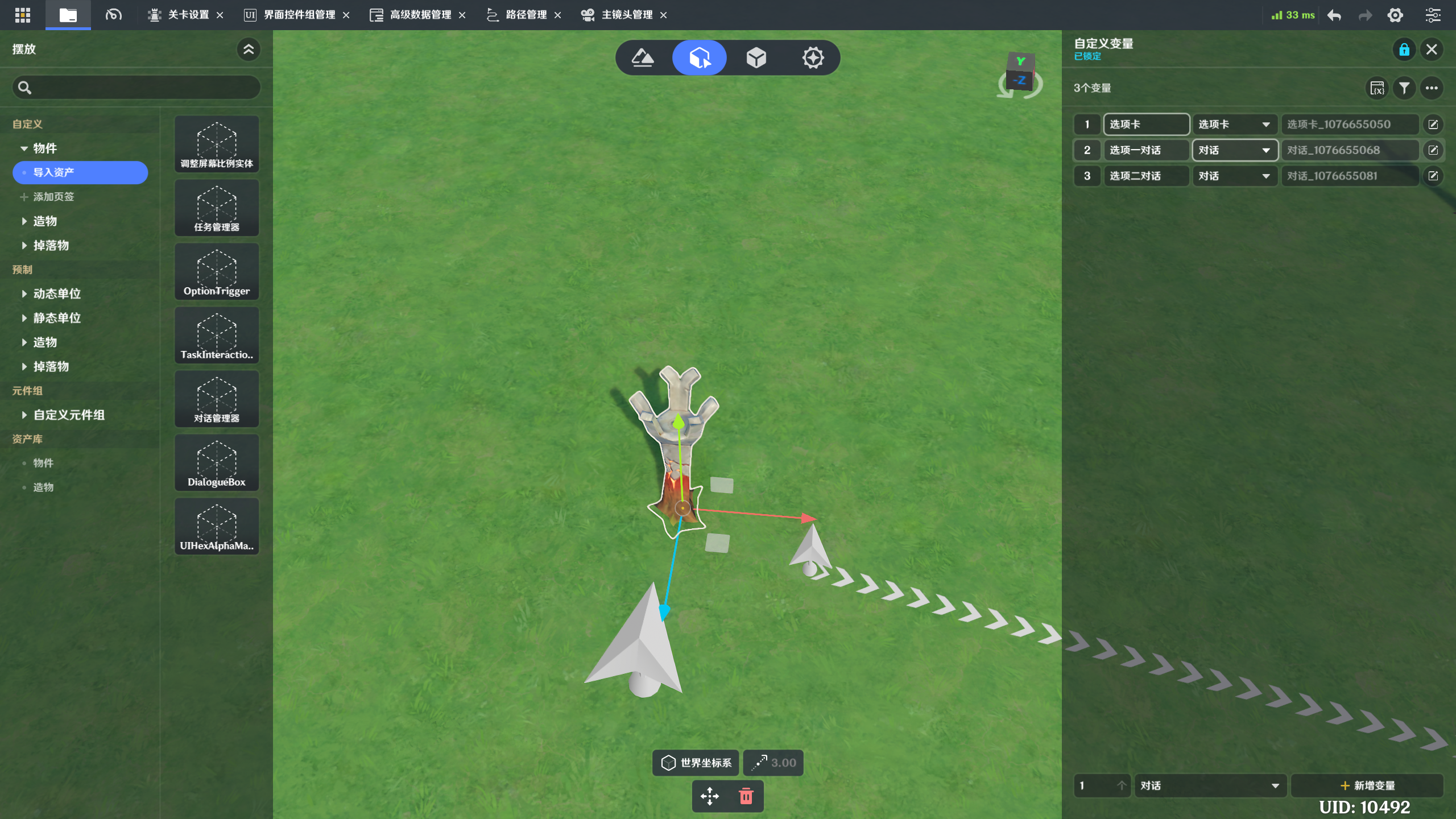Edit the 选项卡_1076655050 variable value
The image size is (1456, 819).
point(1433,125)
